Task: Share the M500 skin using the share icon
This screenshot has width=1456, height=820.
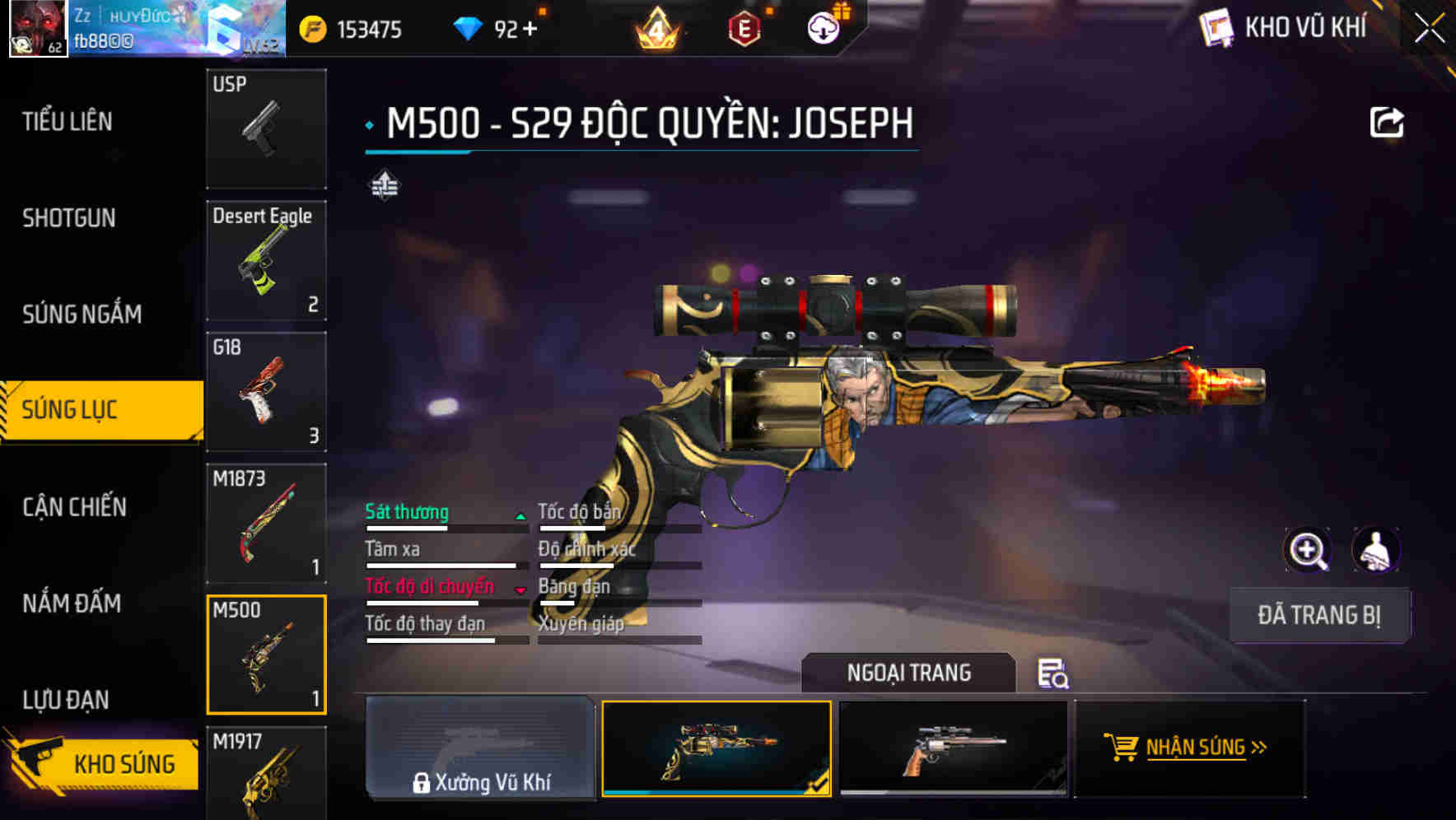Action: (1388, 121)
